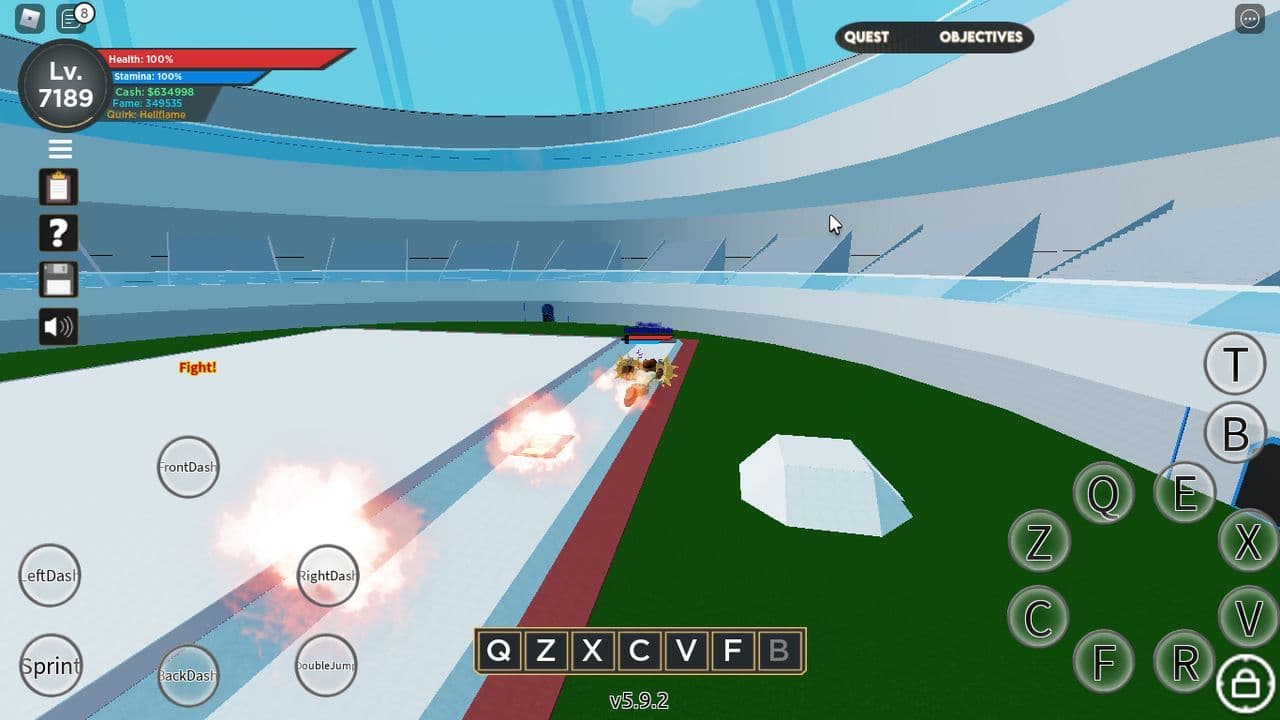
Task: Open the clipboard quest log icon
Action: (x=59, y=187)
